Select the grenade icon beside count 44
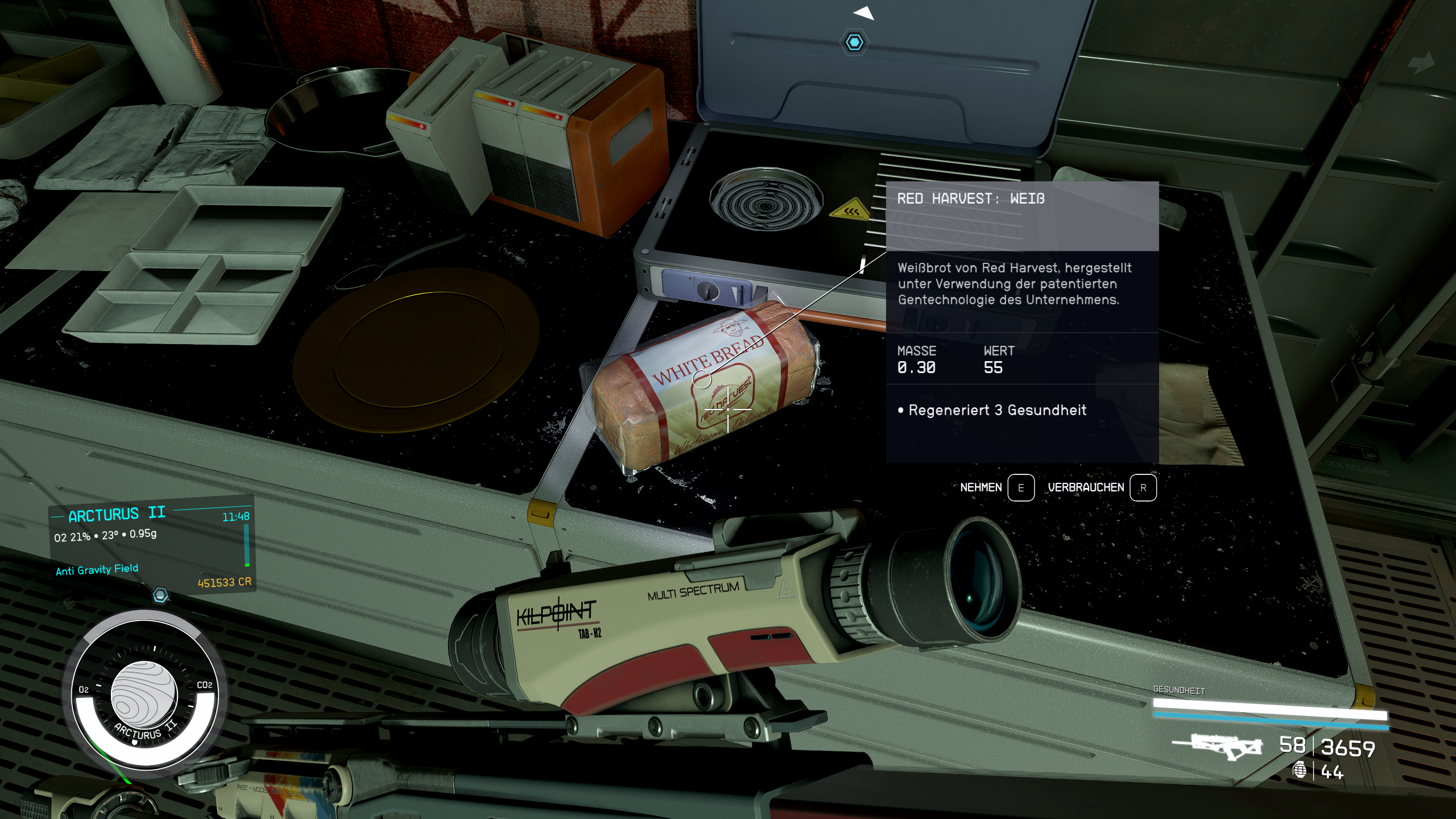 coord(1300,771)
